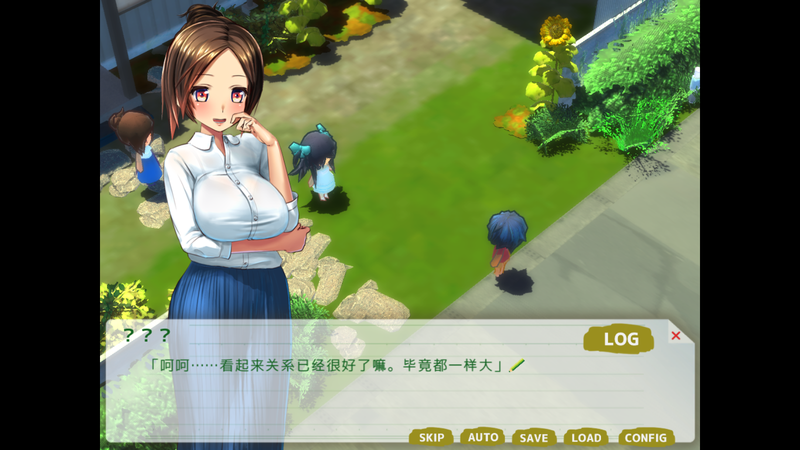Open the LOAD menu

(586, 437)
